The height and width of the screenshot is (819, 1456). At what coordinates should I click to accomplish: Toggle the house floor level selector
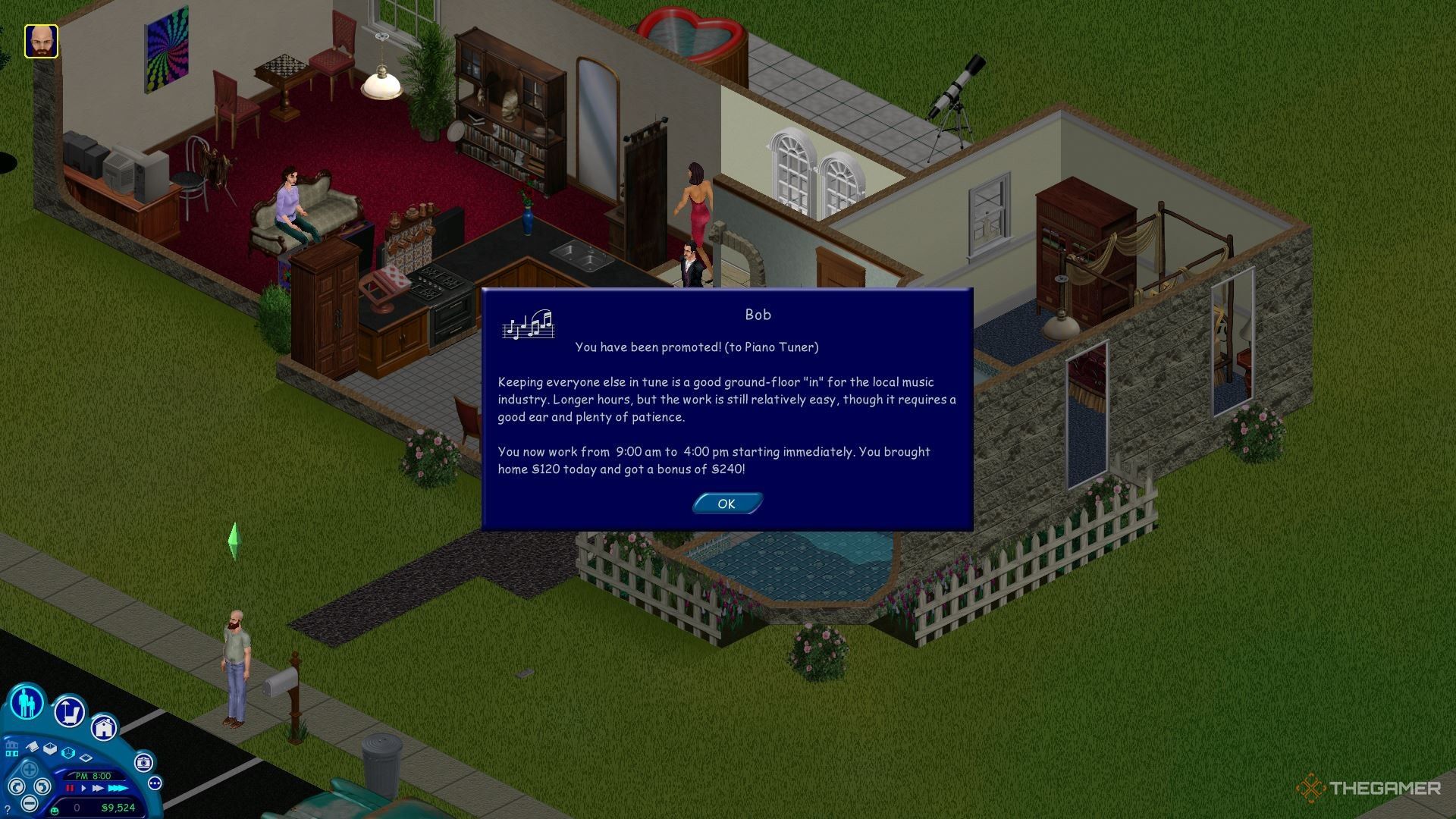12,748
